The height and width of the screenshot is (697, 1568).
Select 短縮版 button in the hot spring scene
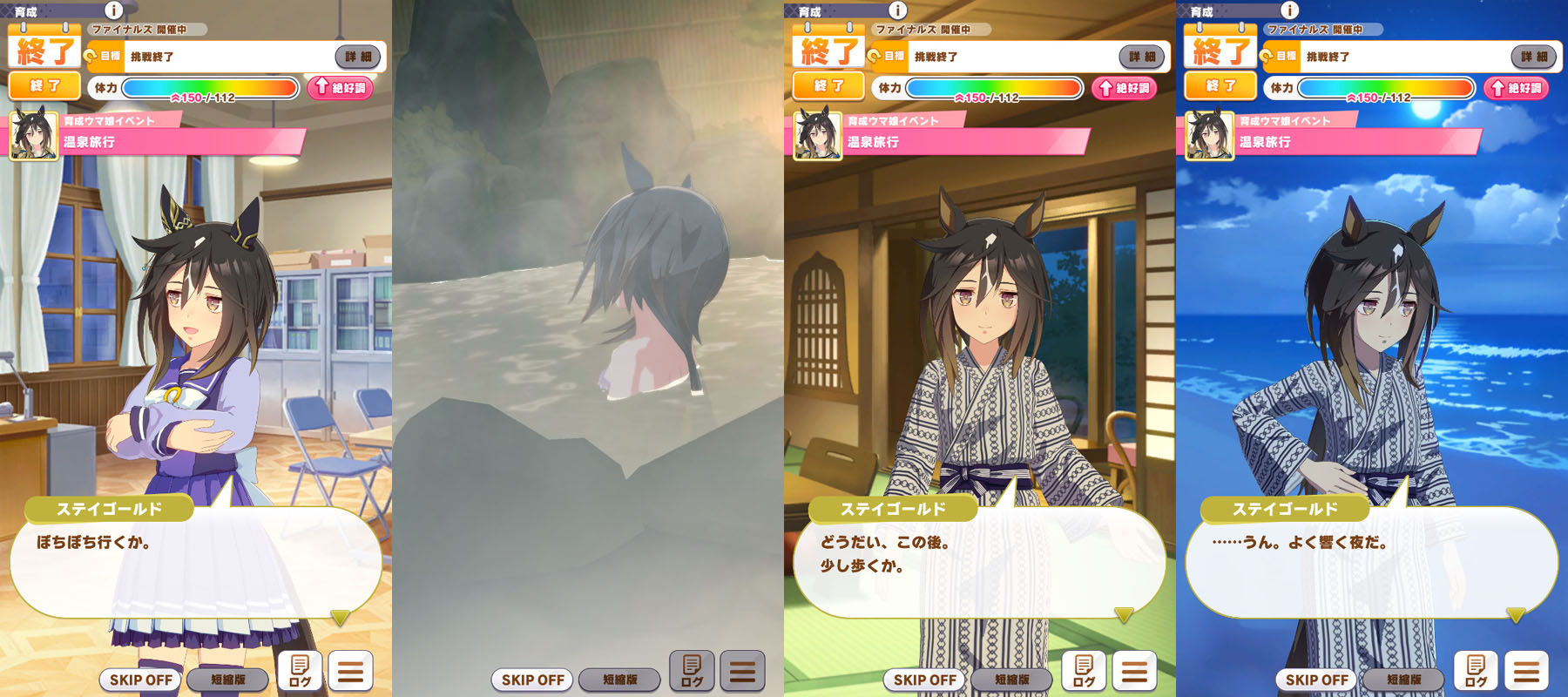[x=619, y=680]
